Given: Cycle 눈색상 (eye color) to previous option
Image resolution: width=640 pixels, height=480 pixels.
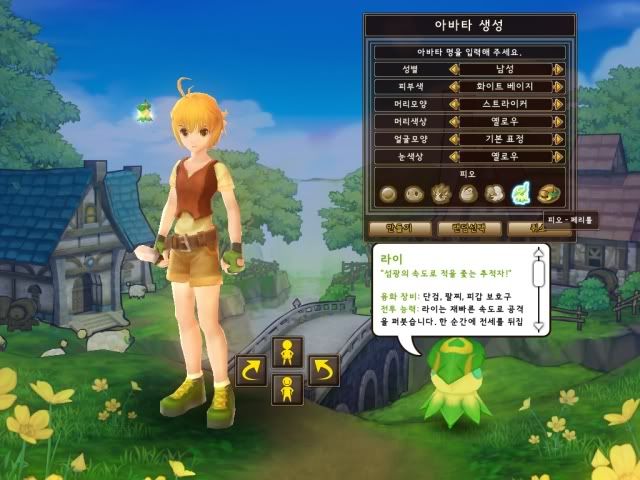Looking at the screenshot, I should (x=454, y=155).
